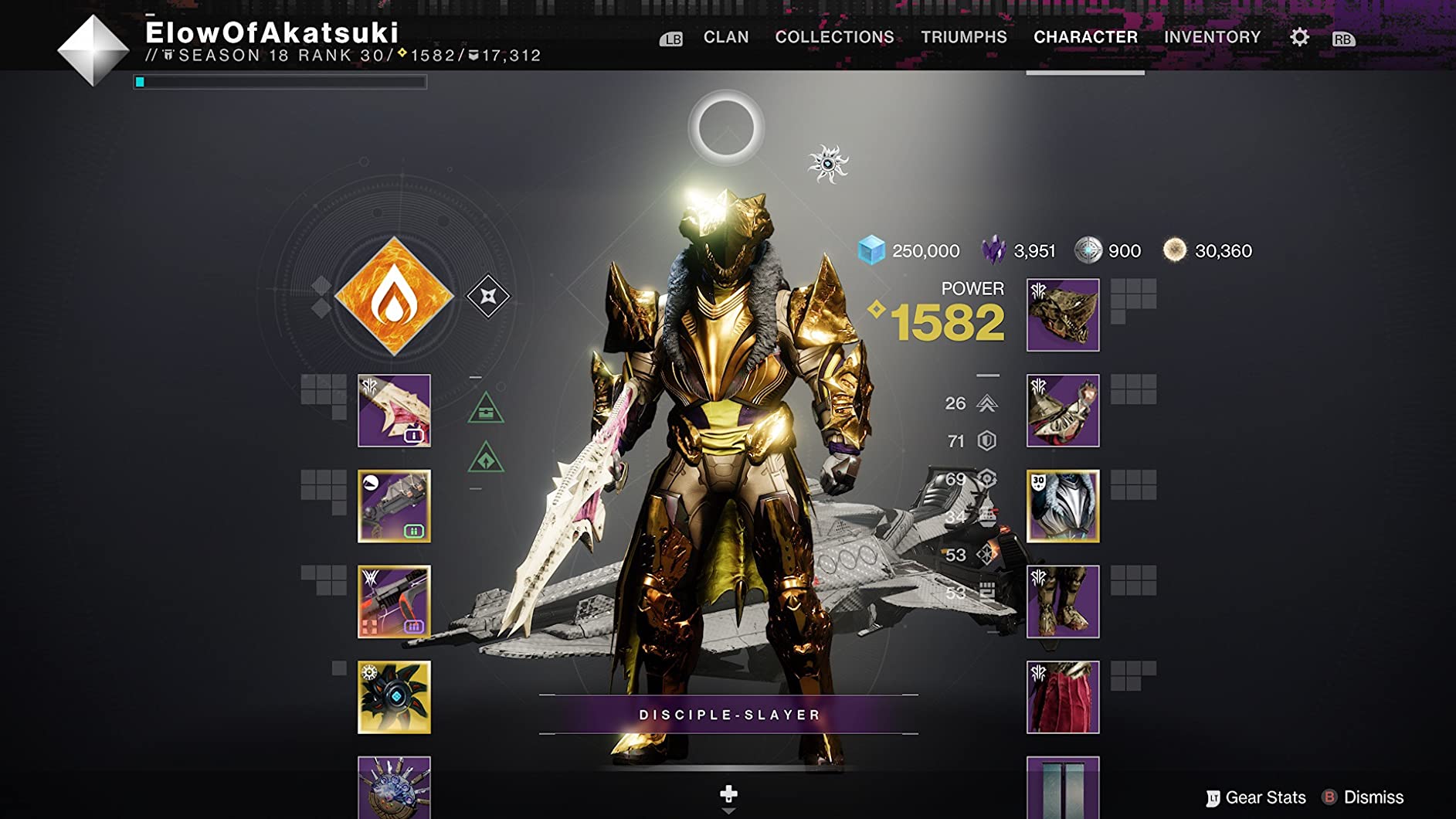The image size is (1456, 819).
Task: Open the artifact slot below the Ghost
Action: click(x=394, y=787)
